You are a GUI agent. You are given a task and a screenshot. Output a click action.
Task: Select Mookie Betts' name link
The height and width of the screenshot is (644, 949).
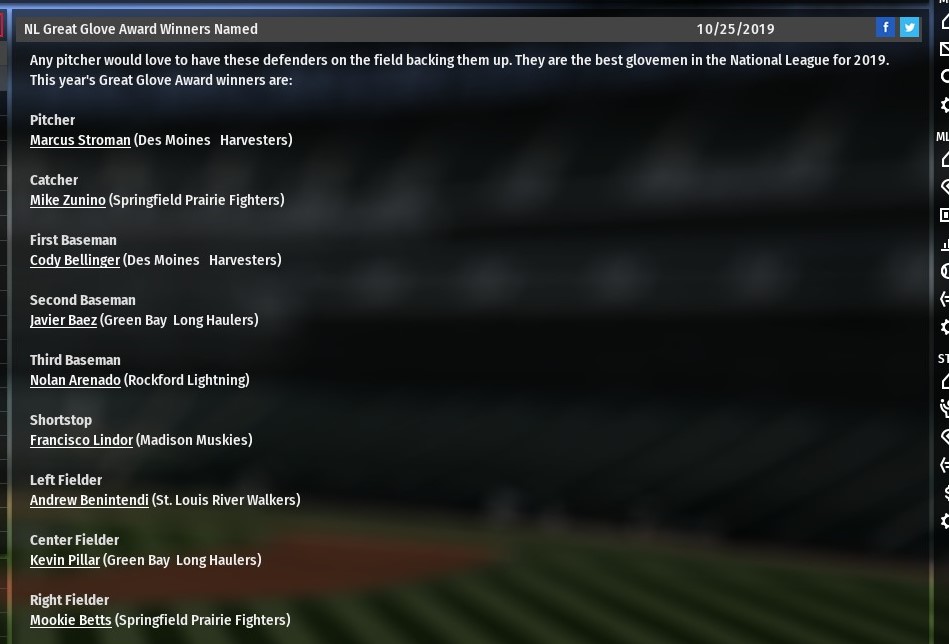(70, 620)
